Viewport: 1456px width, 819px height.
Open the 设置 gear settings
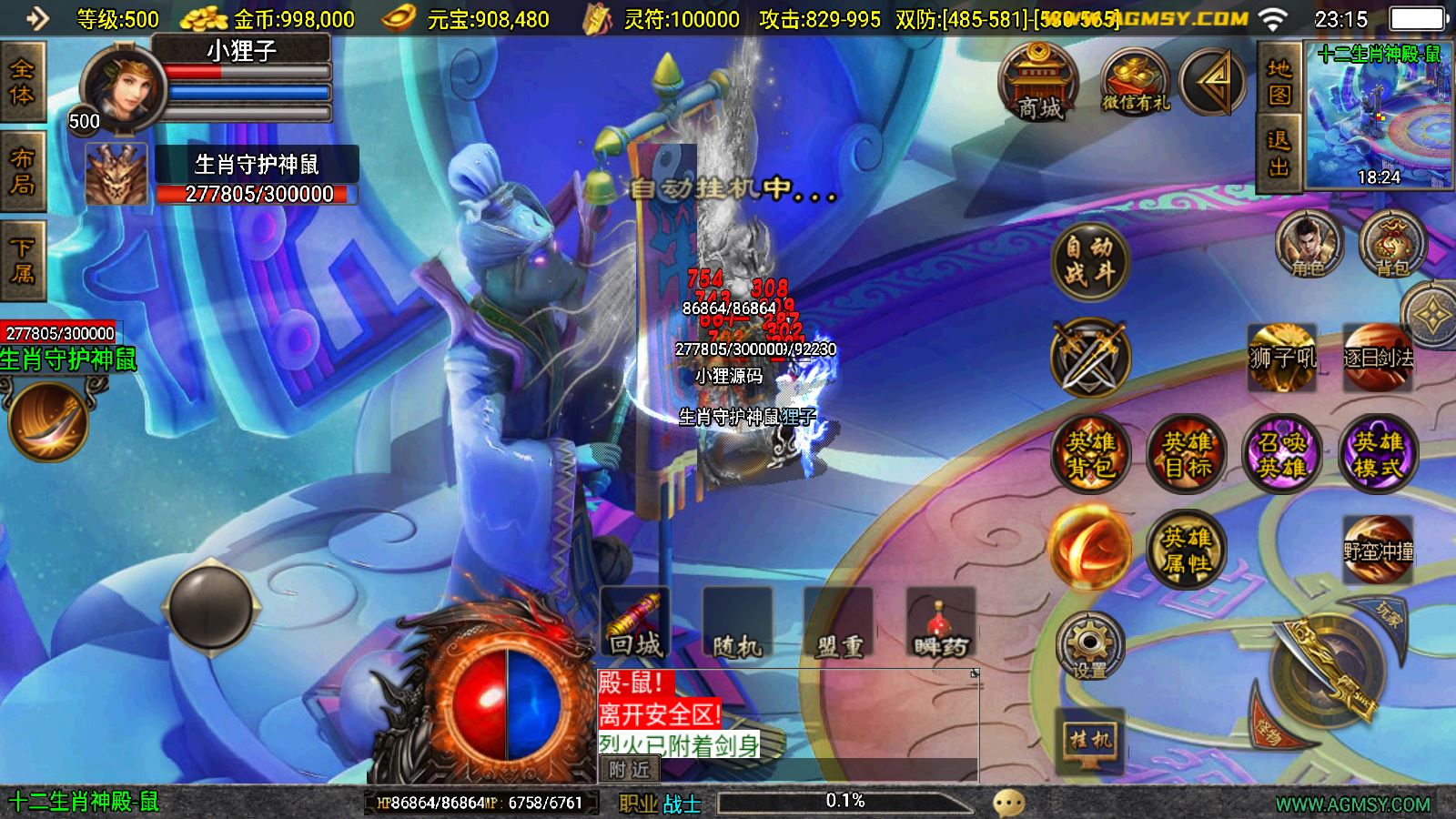coord(1090,646)
